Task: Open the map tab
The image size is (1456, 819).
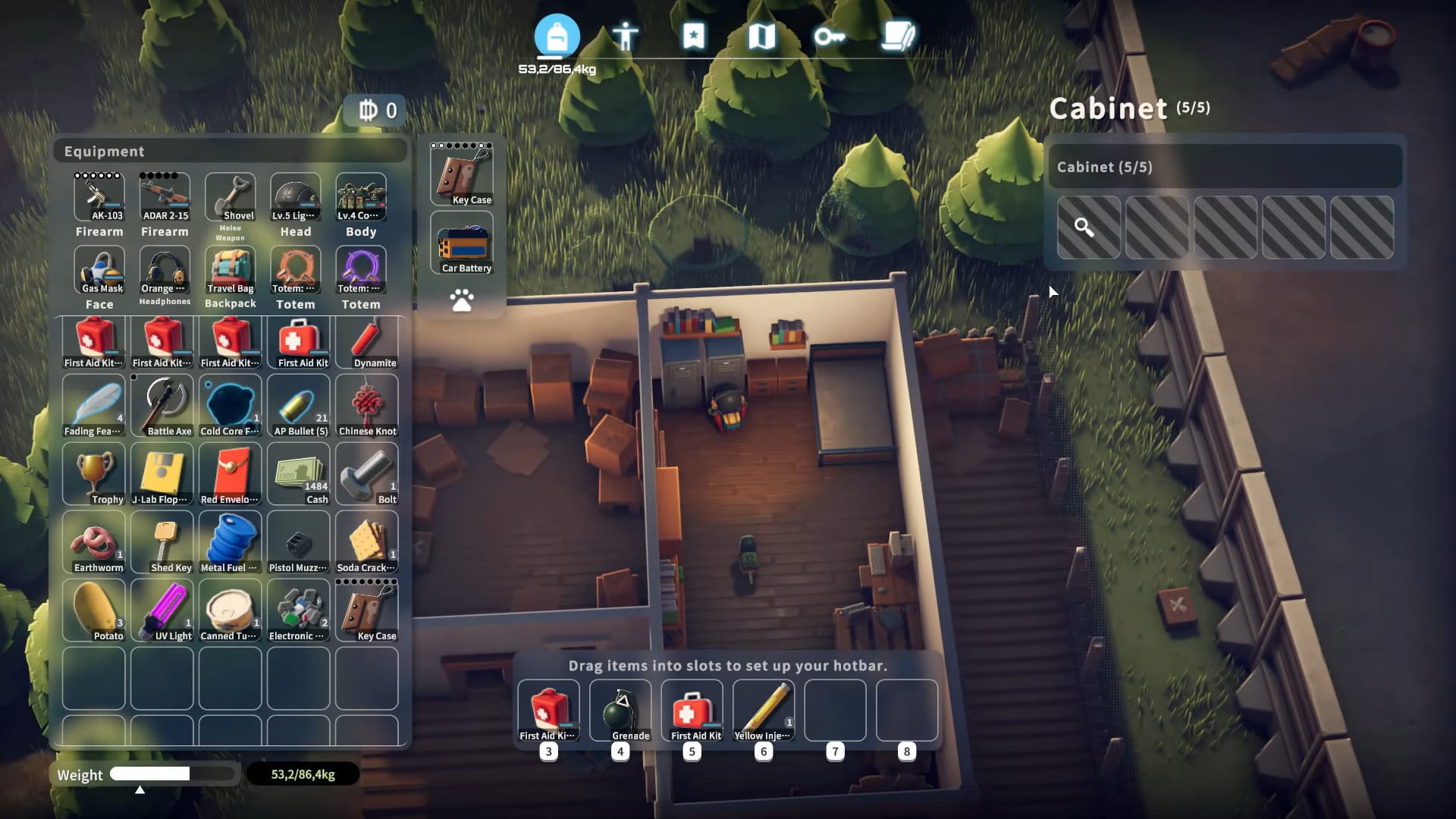Action: [x=761, y=36]
